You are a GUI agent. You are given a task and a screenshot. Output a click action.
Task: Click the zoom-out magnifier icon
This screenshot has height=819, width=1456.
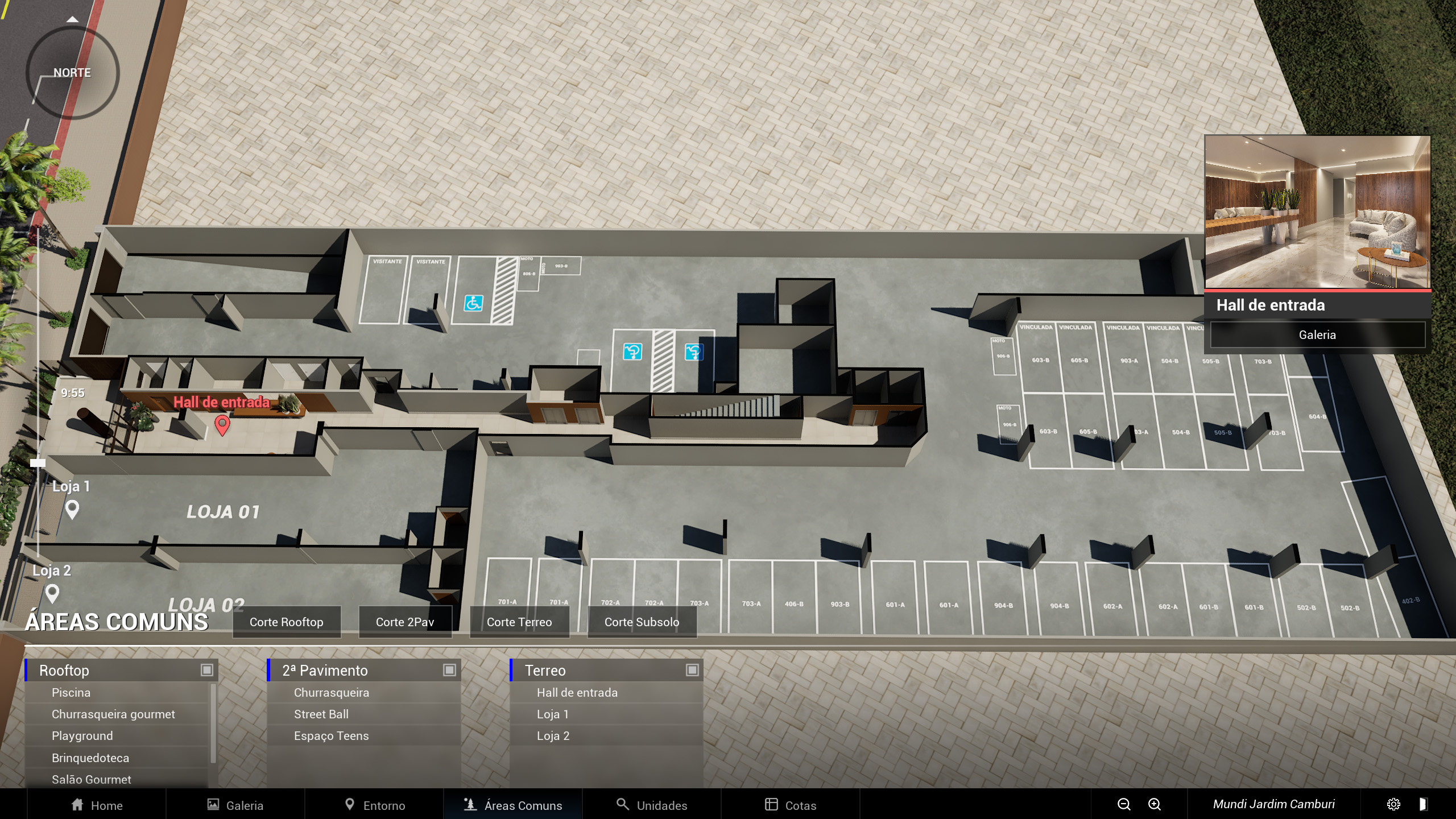click(1124, 804)
